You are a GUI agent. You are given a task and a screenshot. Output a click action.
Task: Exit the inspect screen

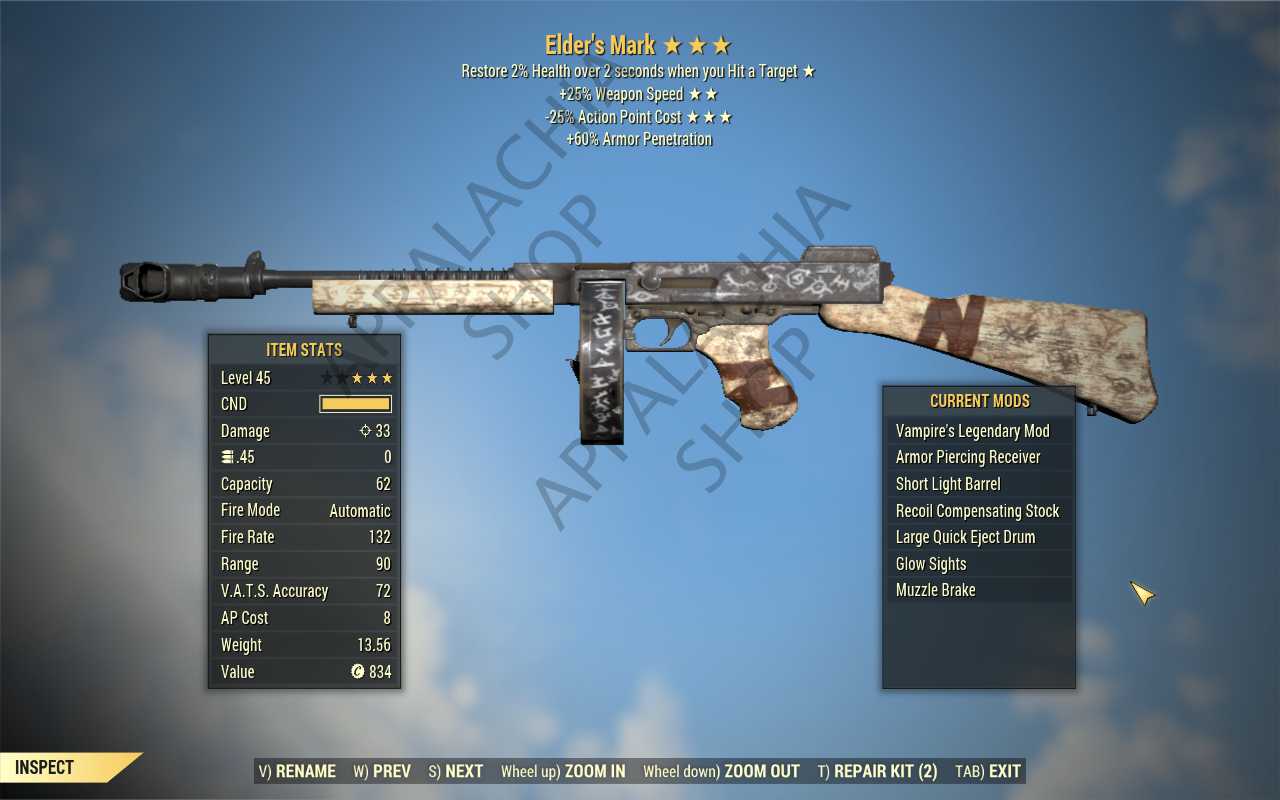(x=988, y=771)
